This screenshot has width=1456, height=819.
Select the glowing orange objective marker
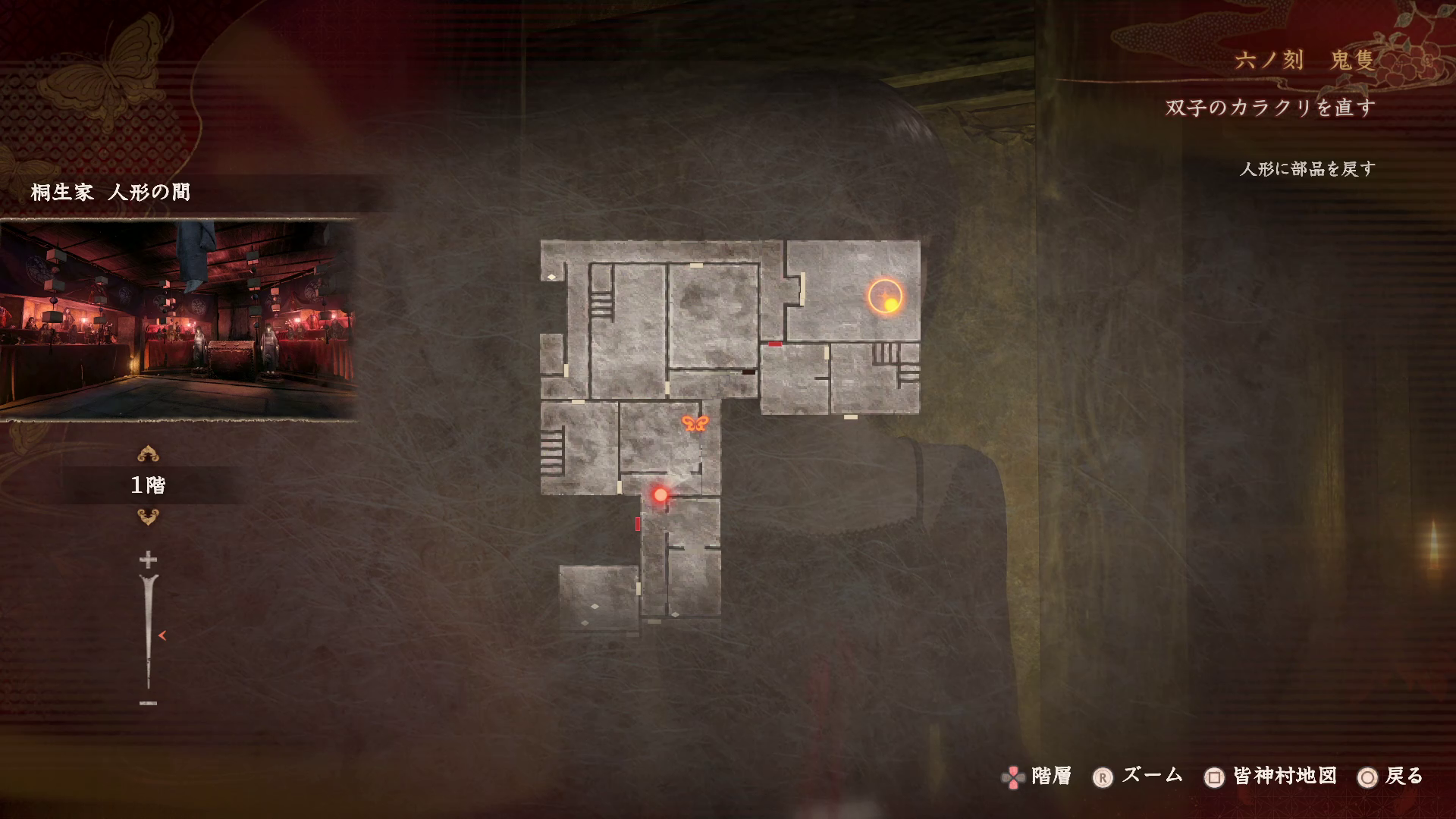tap(886, 297)
